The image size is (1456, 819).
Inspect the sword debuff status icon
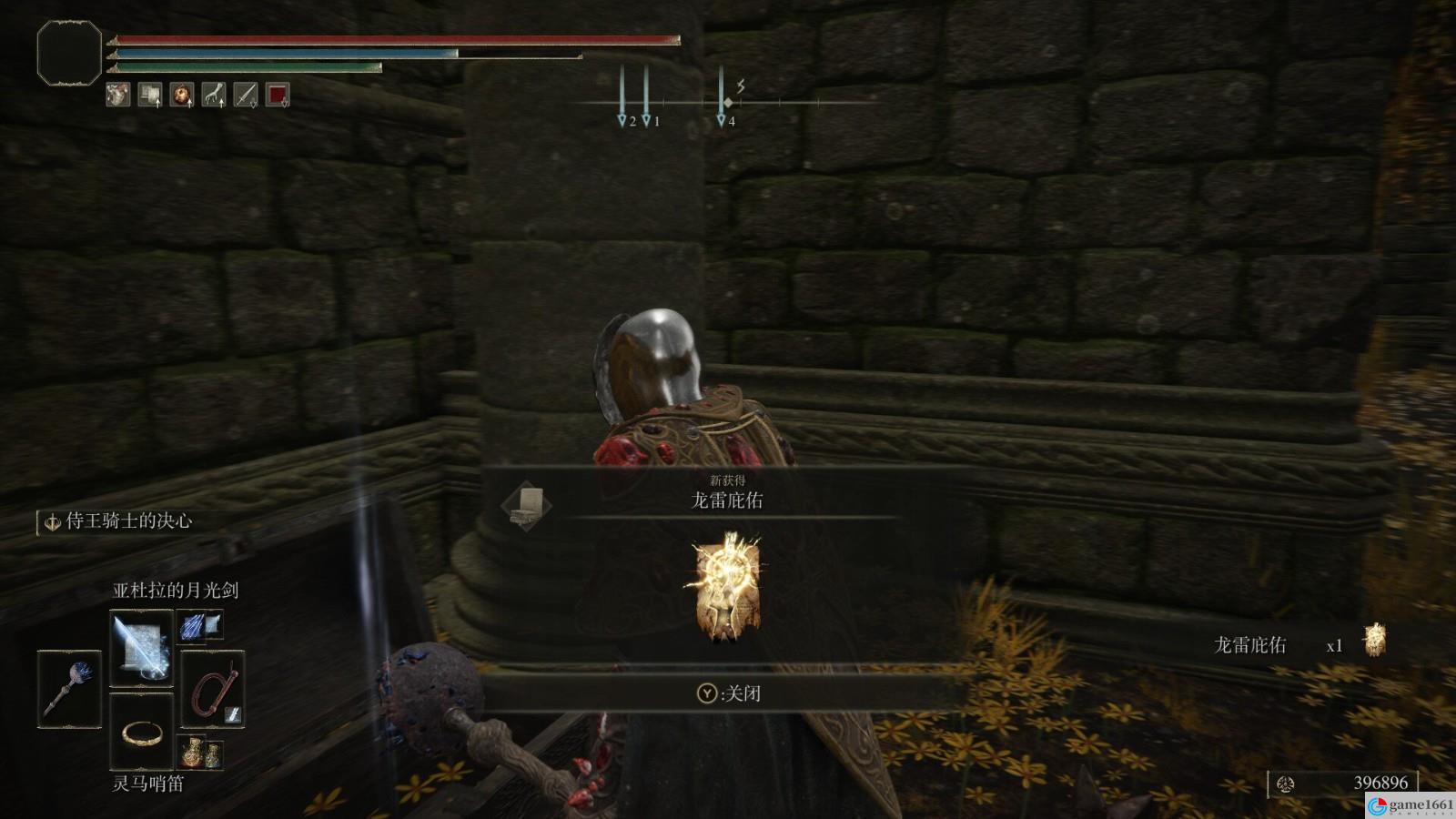[246, 94]
